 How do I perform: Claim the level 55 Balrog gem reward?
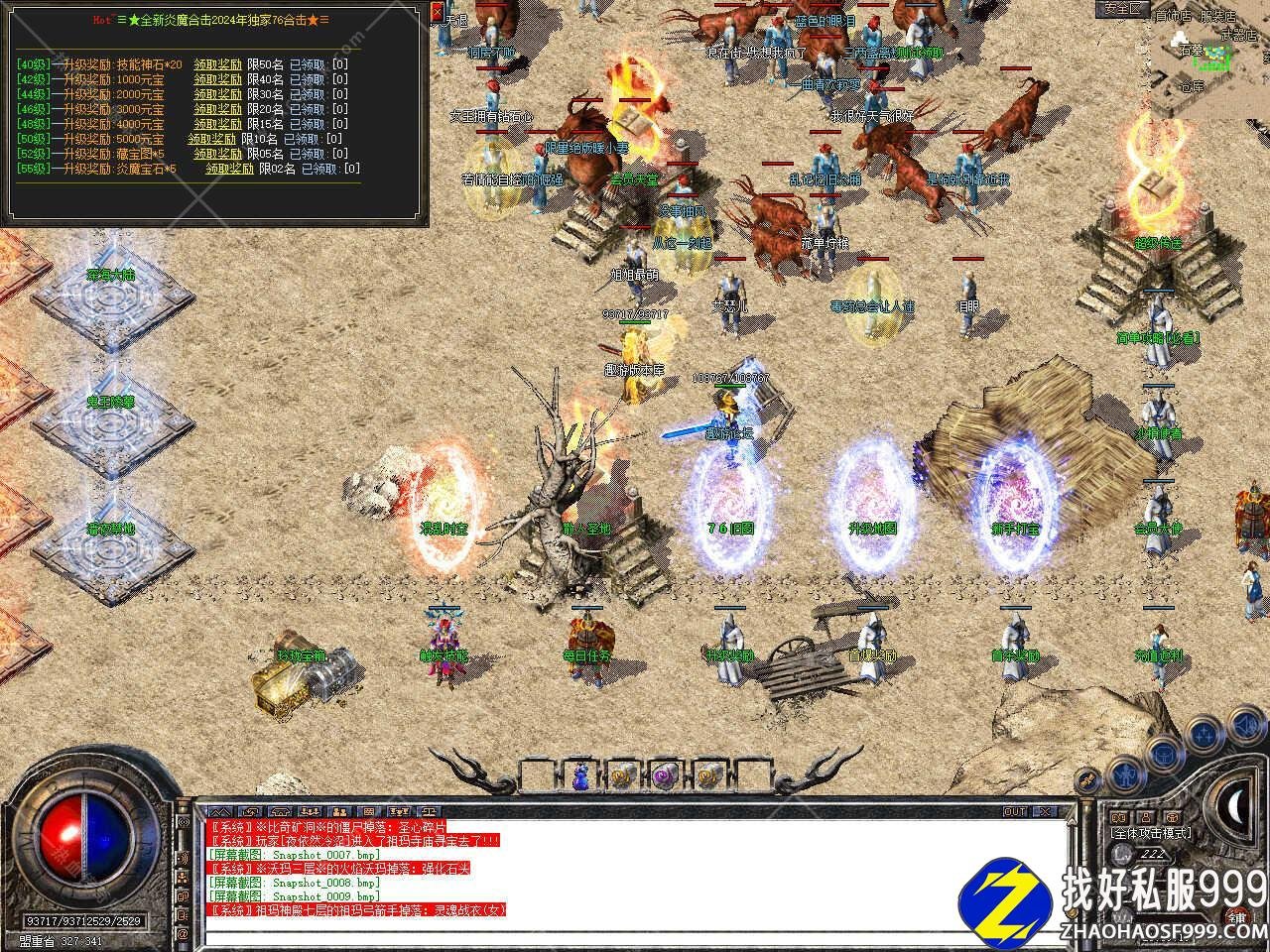(229, 169)
